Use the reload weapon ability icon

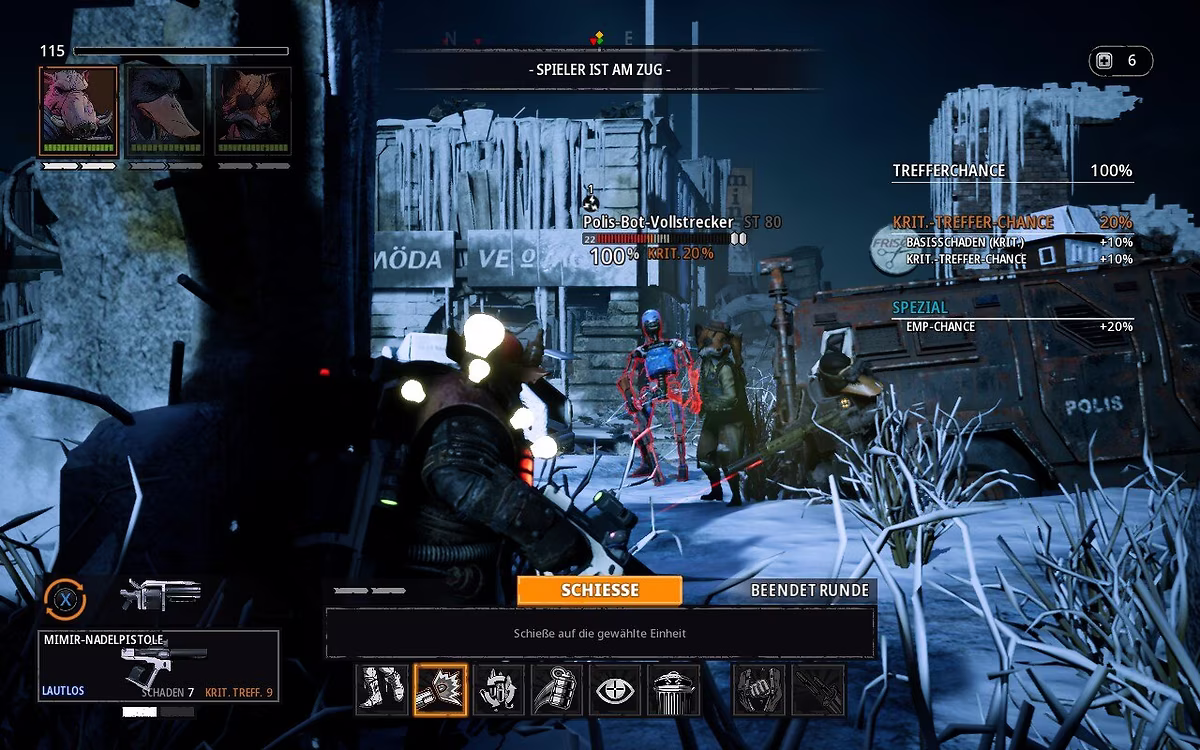click(499, 690)
